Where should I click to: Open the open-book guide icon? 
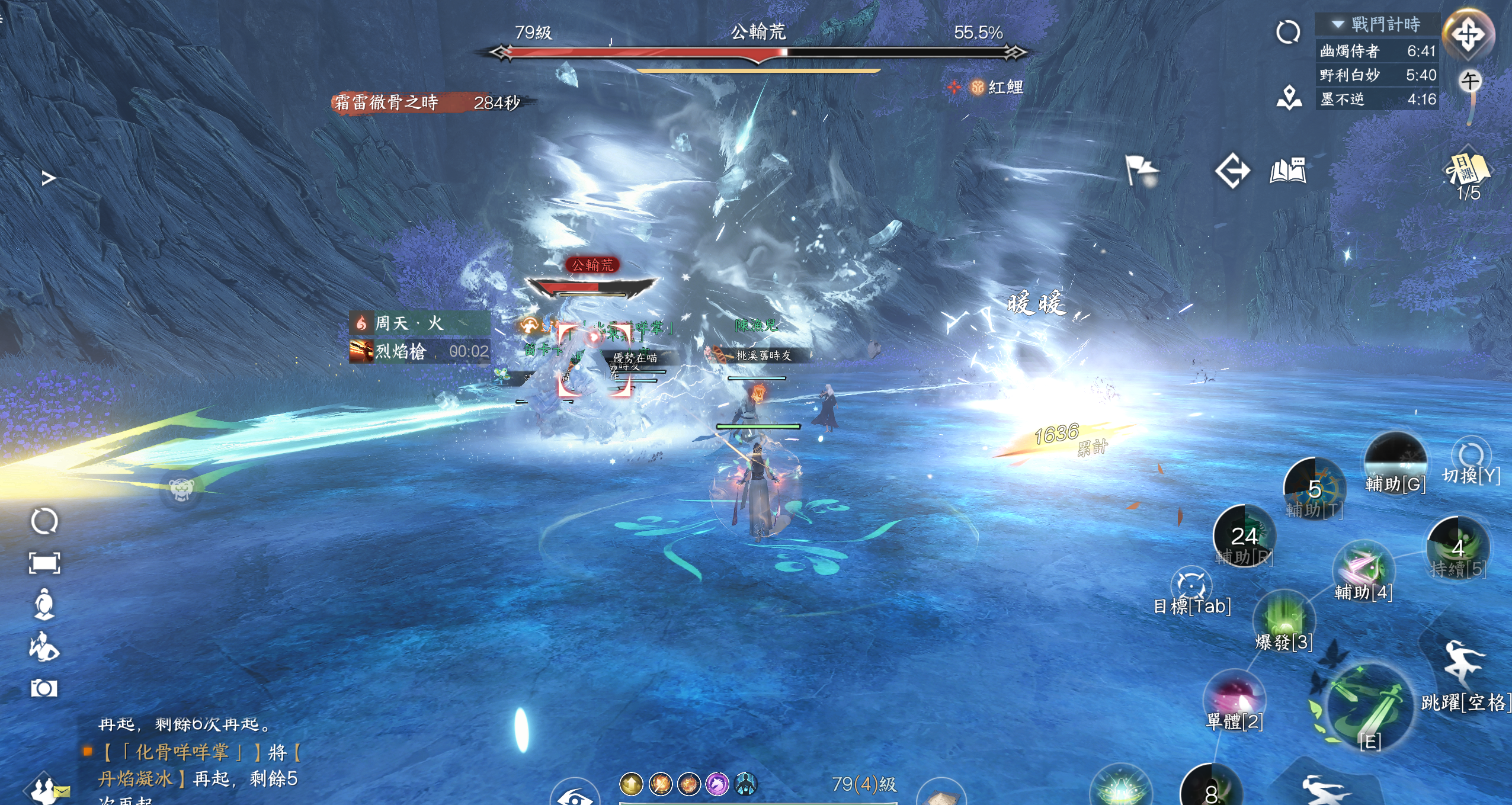point(1287,171)
